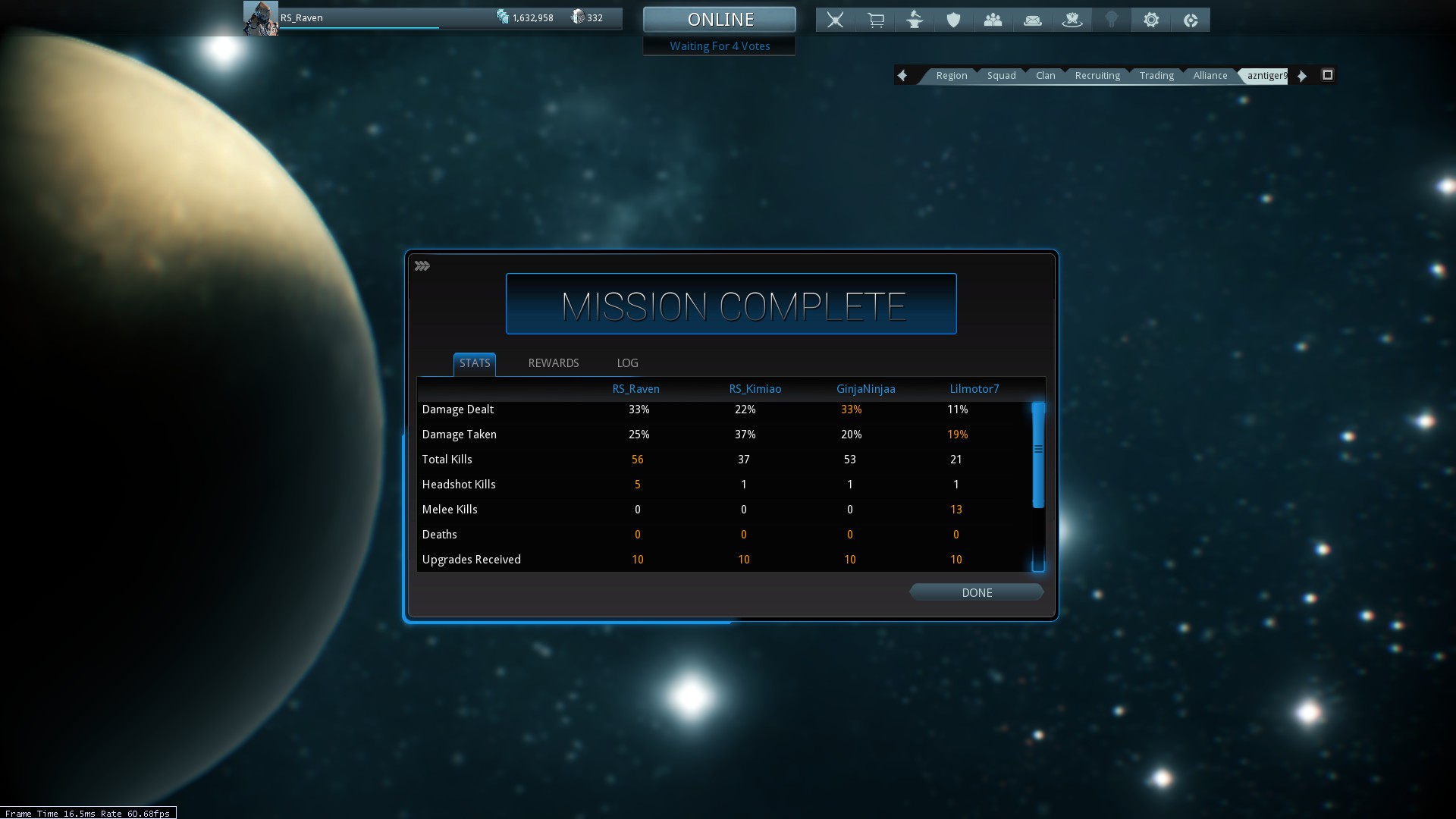Open the LOG tab
Viewport: 1456px width, 819px height.
[x=627, y=363]
